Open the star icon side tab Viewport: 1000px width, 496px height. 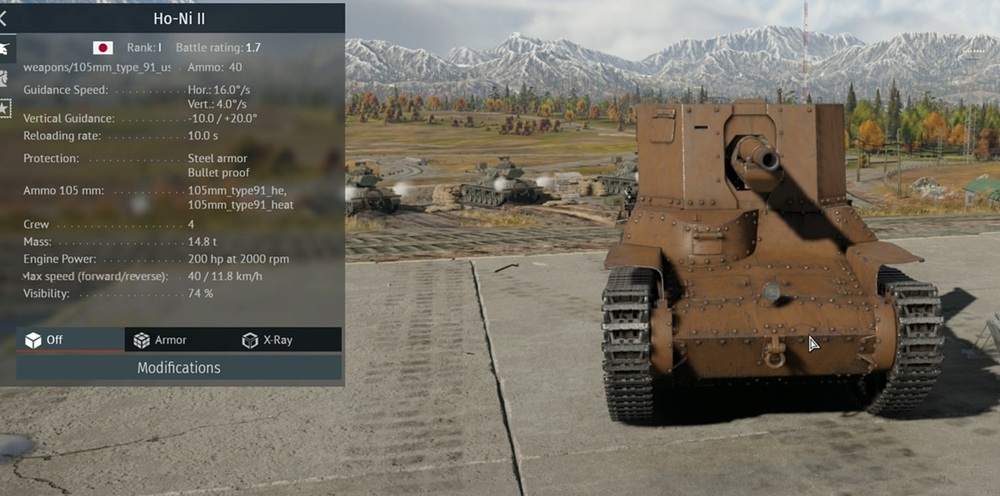point(5,106)
